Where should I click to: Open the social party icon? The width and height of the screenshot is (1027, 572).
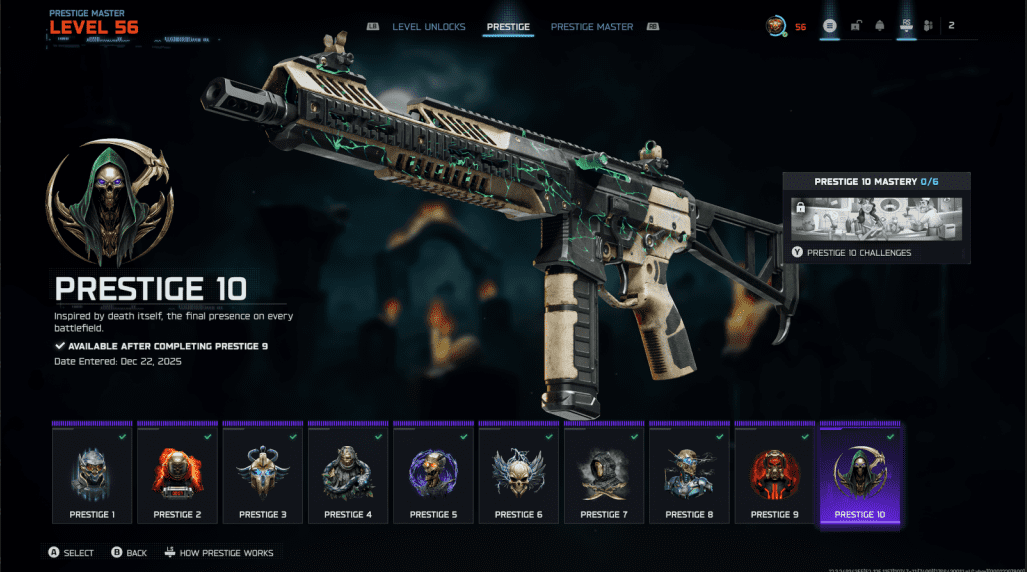[x=927, y=26]
